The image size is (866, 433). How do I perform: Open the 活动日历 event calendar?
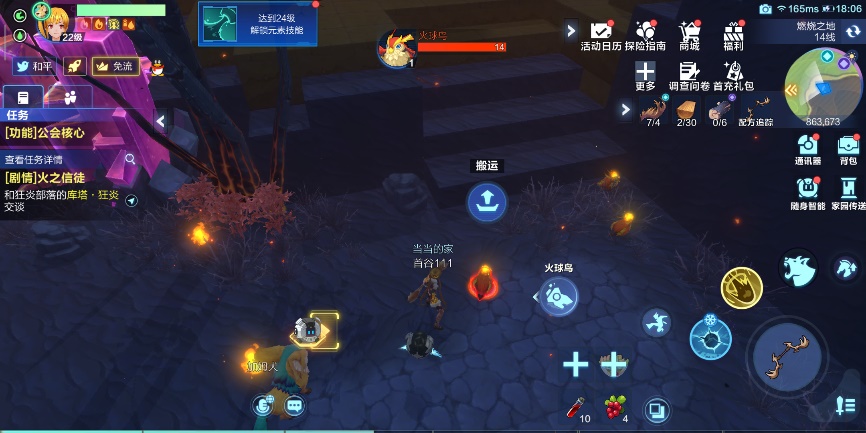click(601, 33)
